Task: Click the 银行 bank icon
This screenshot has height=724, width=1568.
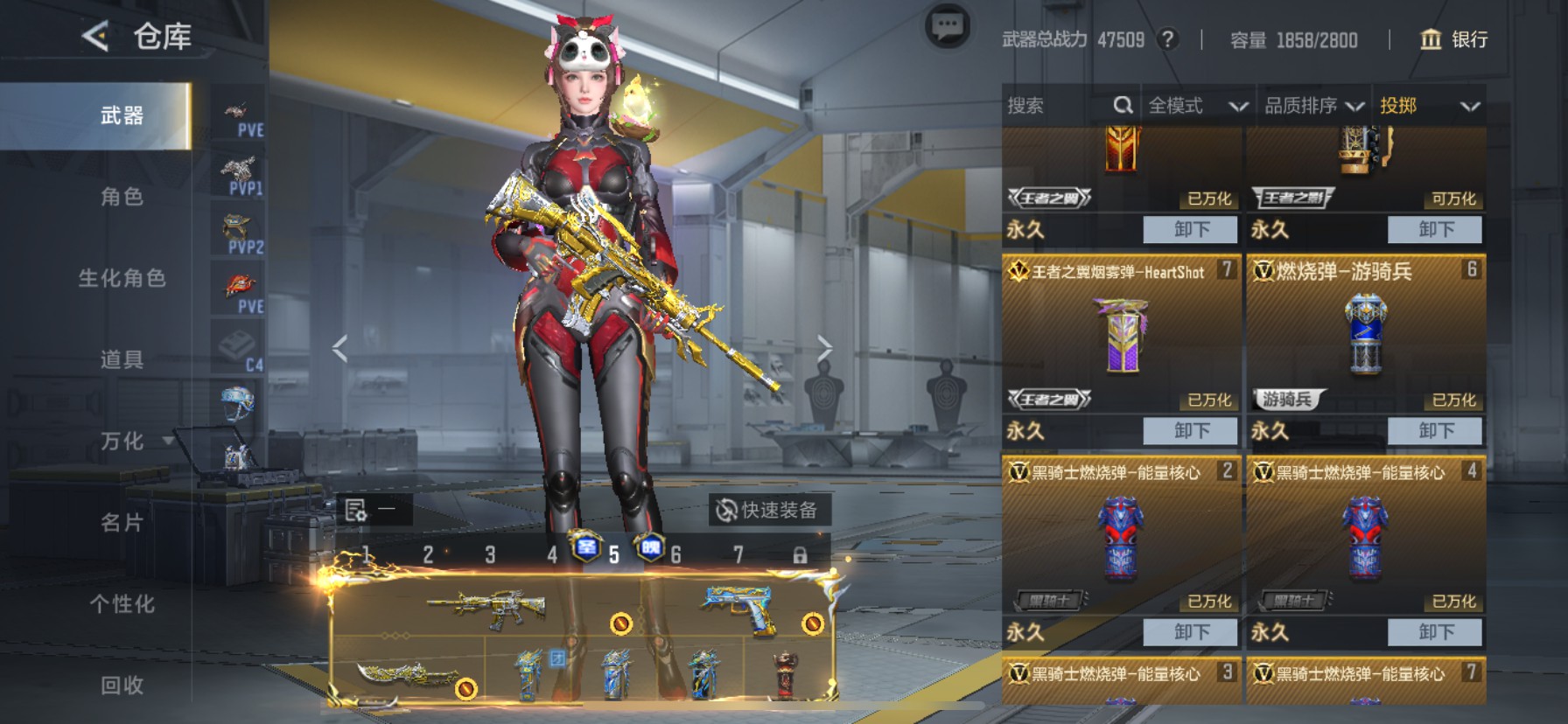Action: pyautogui.click(x=1429, y=40)
